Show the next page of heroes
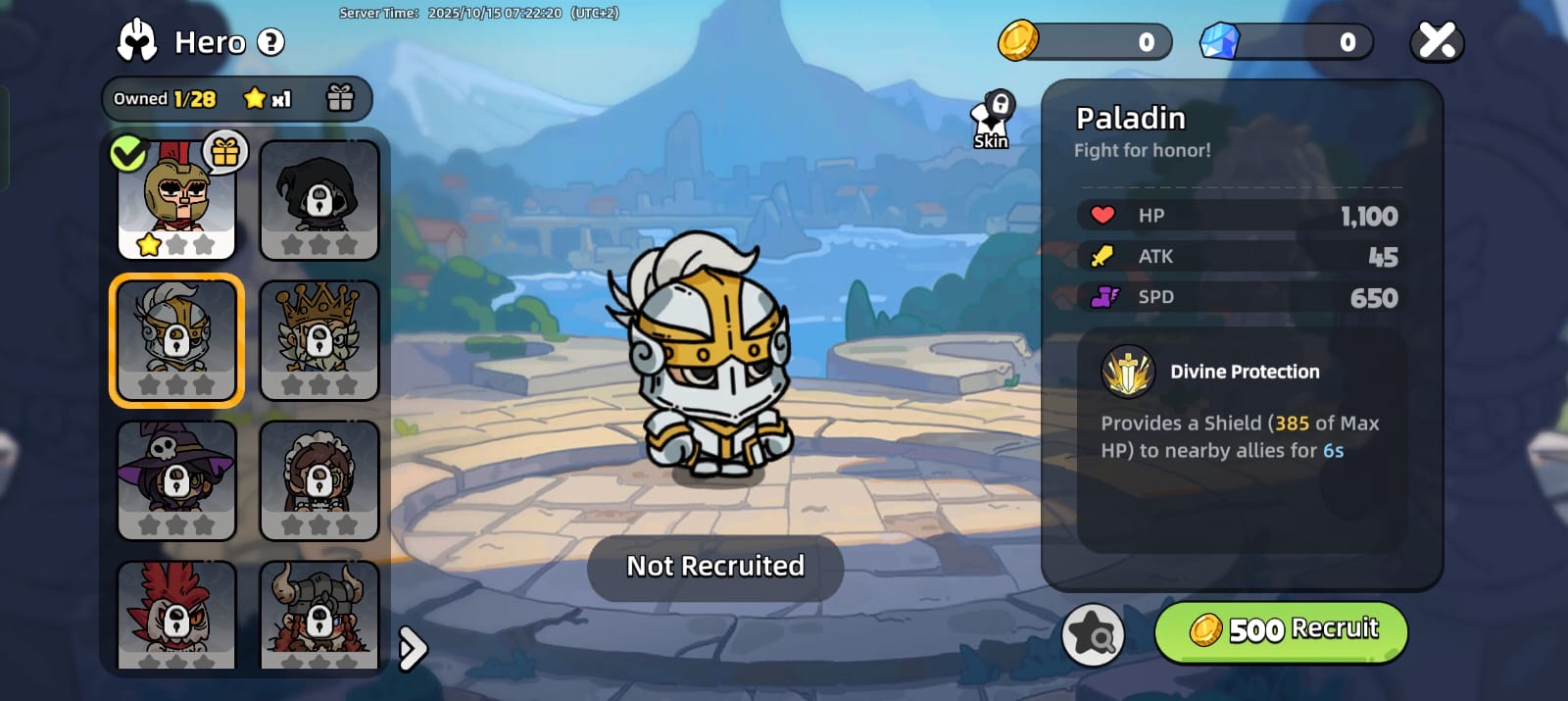 coord(414,648)
